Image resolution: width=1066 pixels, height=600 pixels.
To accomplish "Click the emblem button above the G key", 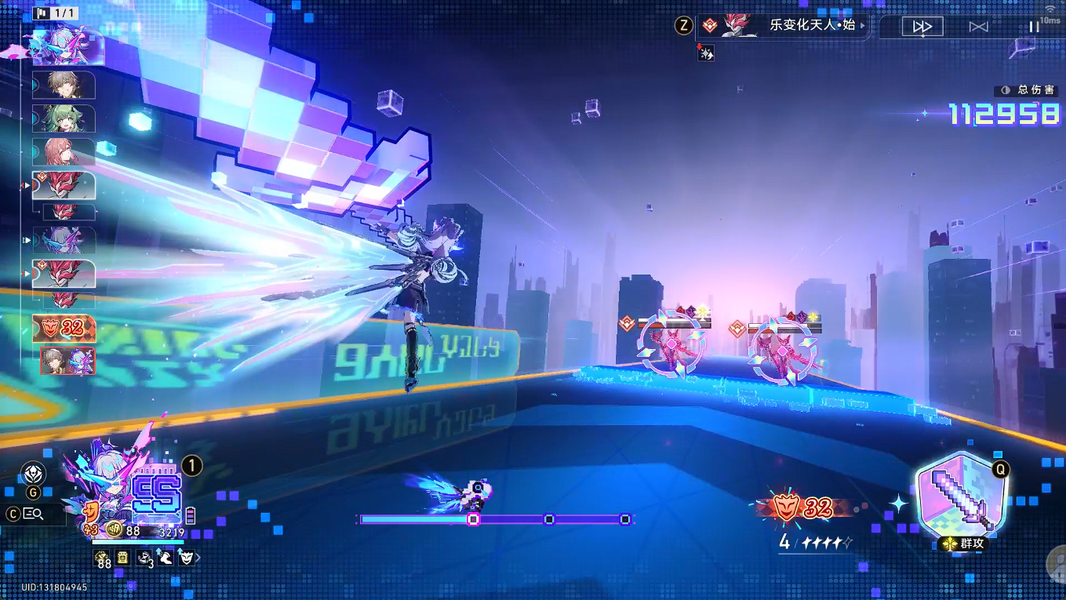I will tap(33, 474).
